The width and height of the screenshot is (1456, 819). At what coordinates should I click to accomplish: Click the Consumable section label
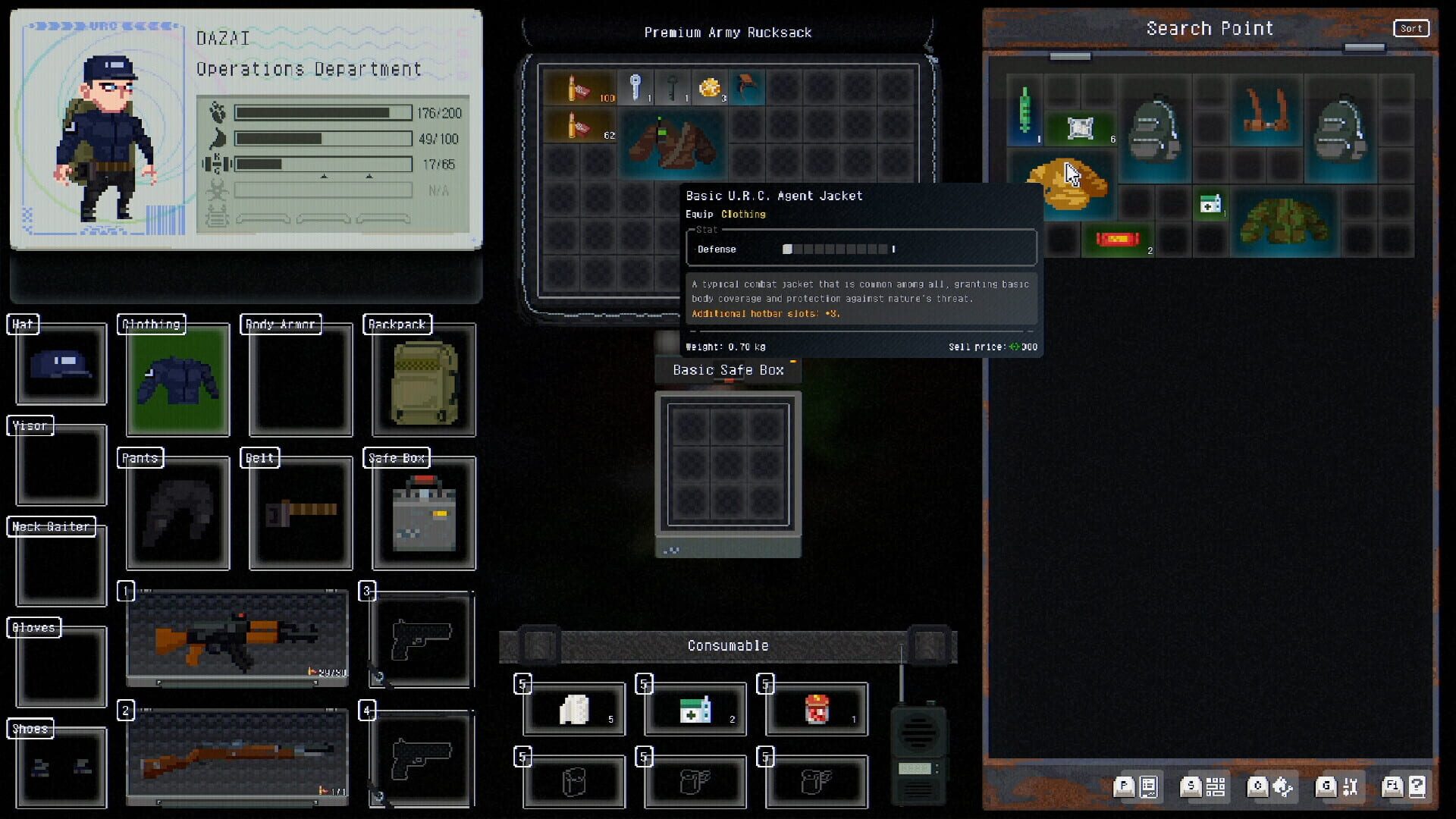pyautogui.click(x=727, y=645)
